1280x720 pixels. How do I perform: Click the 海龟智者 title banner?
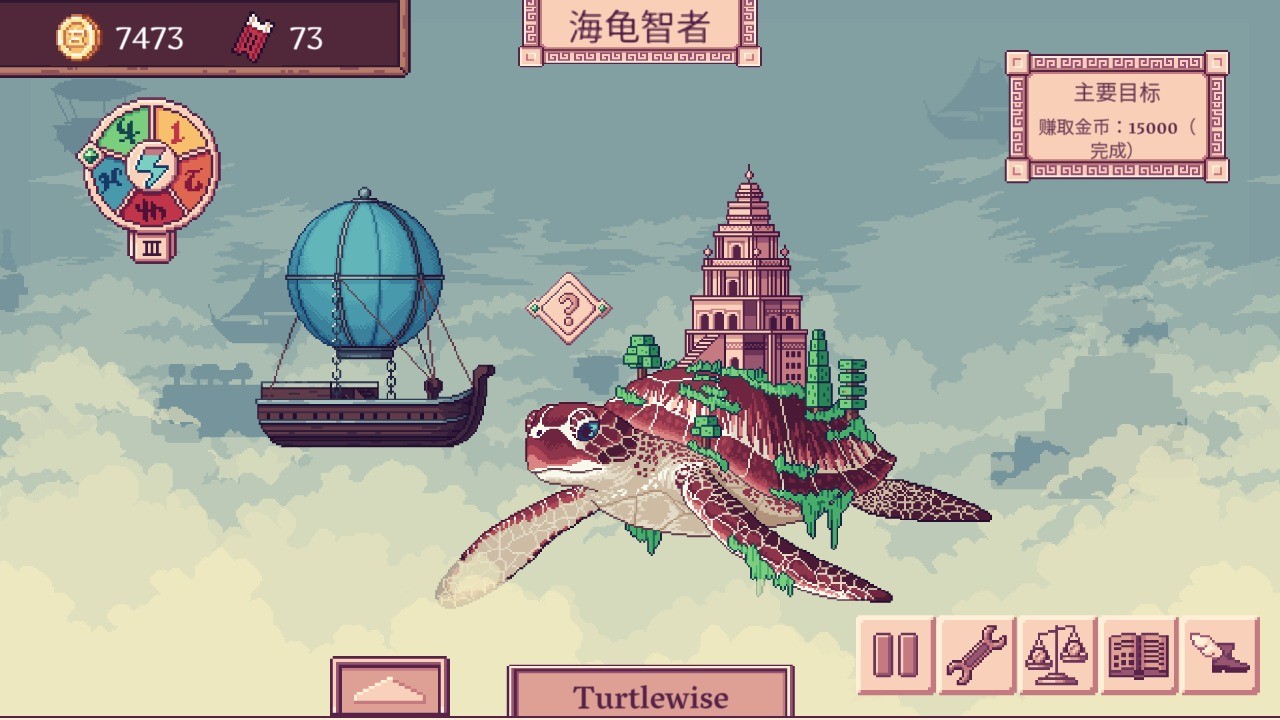pos(640,27)
